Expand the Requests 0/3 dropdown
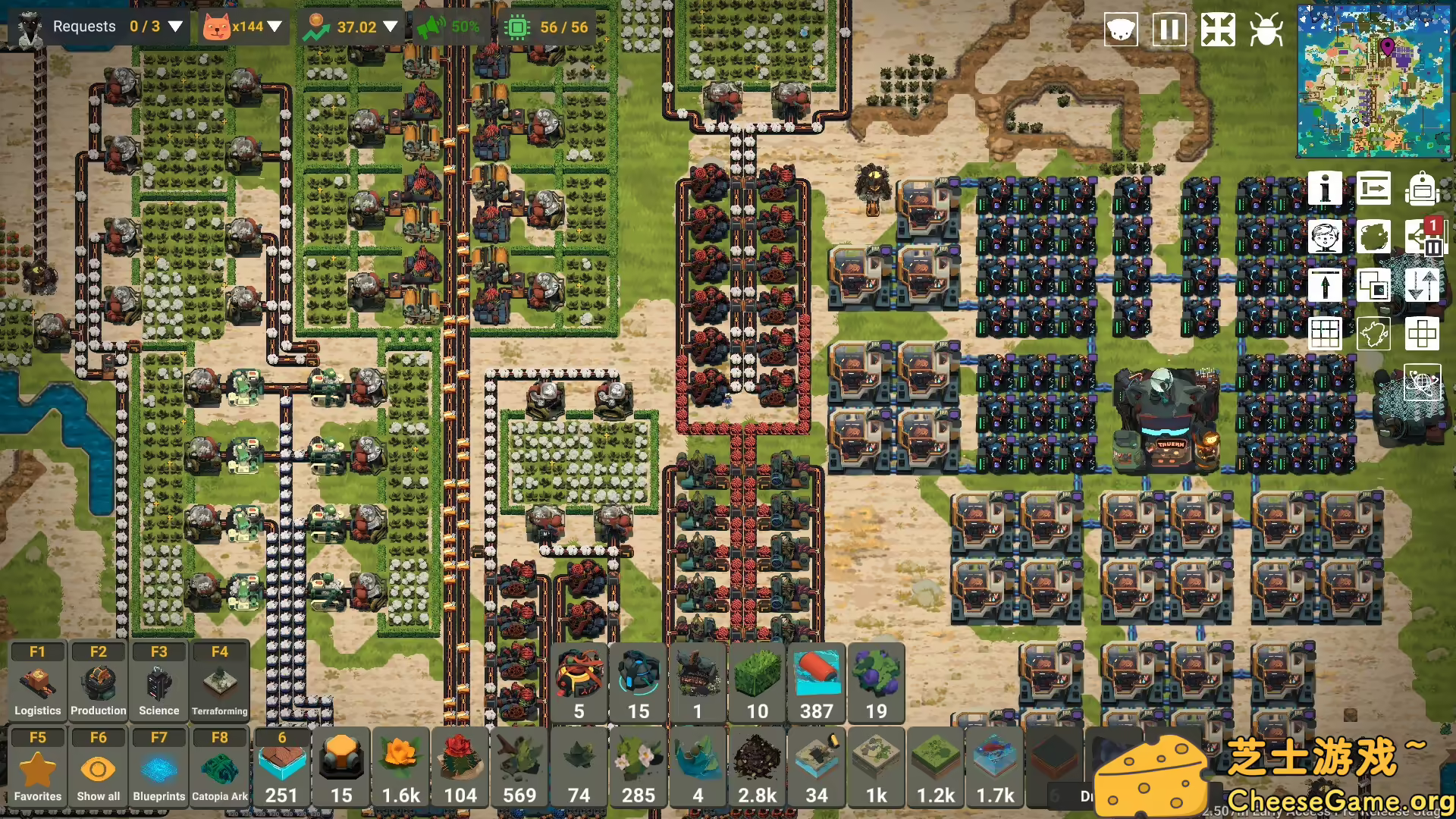Viewport: 1456px width, 819px height. (175, 26)
